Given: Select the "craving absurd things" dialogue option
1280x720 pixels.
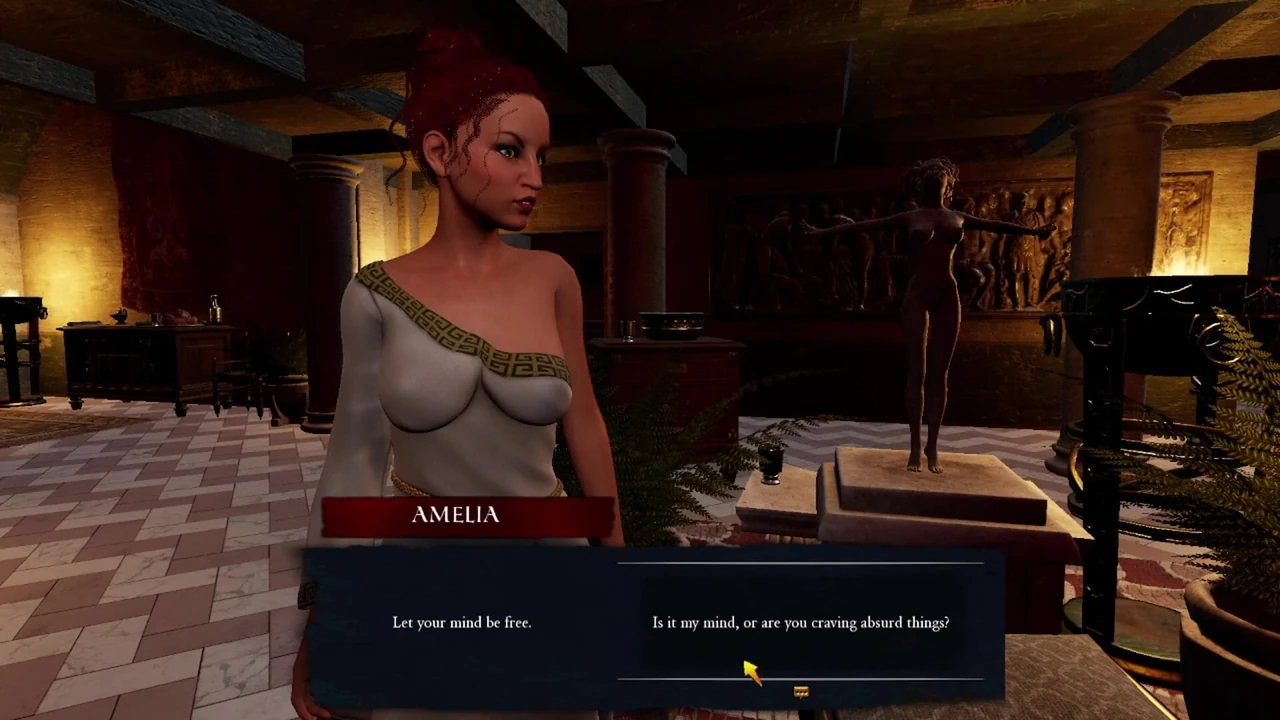Looking at the screenshot, I should pyautogui.click(x=800, y=623).
